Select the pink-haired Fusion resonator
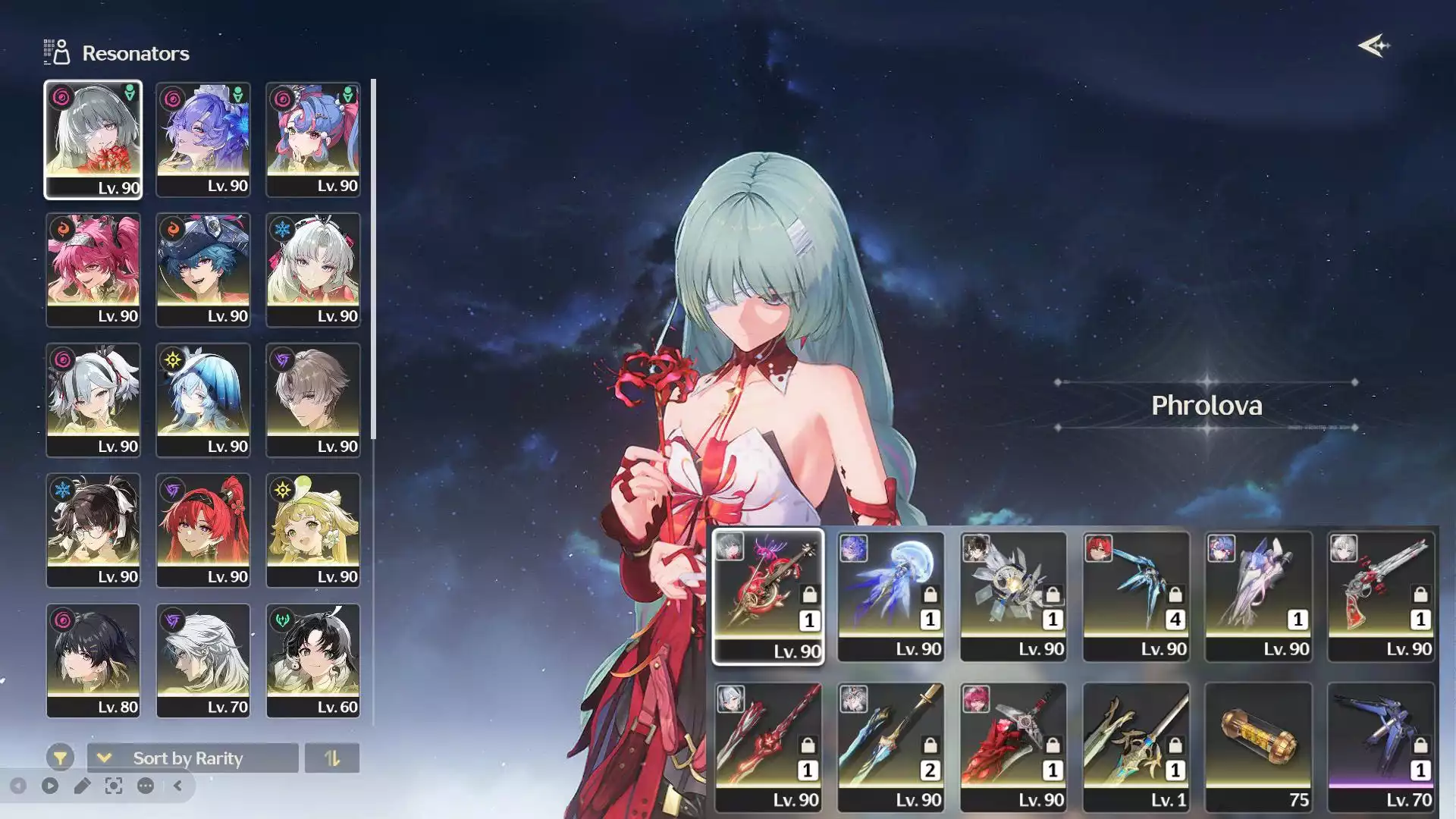This screenshot has width=1456, height=819. click(x=93, y=270)
